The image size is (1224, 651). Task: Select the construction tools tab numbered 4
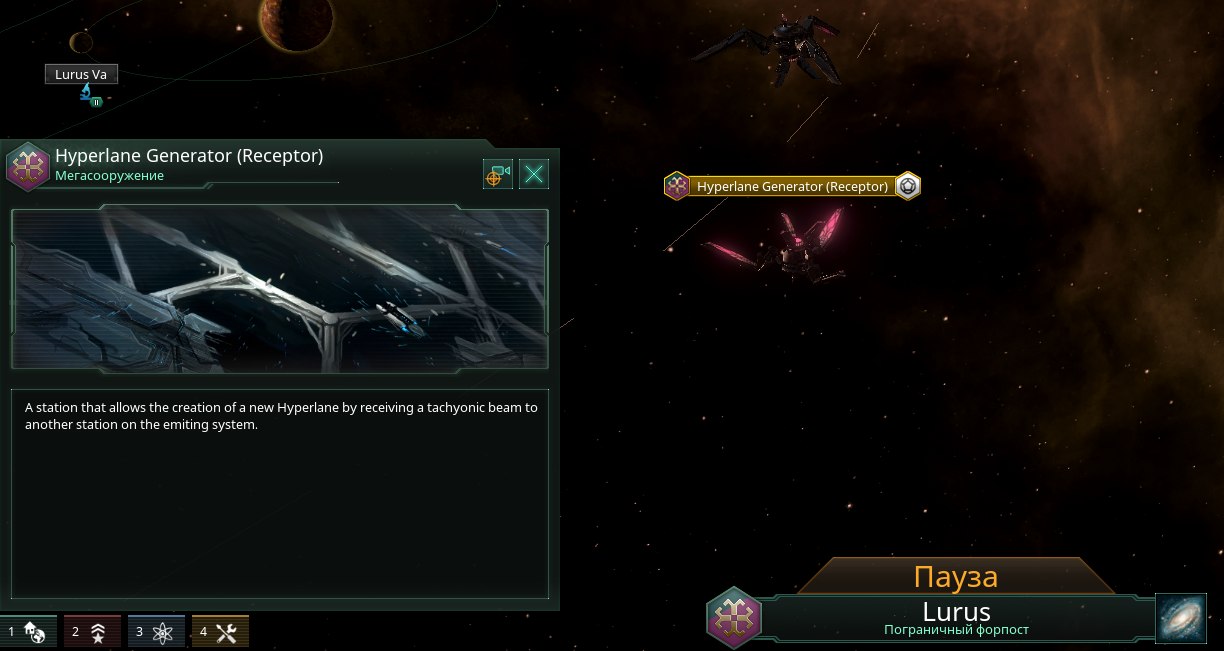(x=220, y=632)
